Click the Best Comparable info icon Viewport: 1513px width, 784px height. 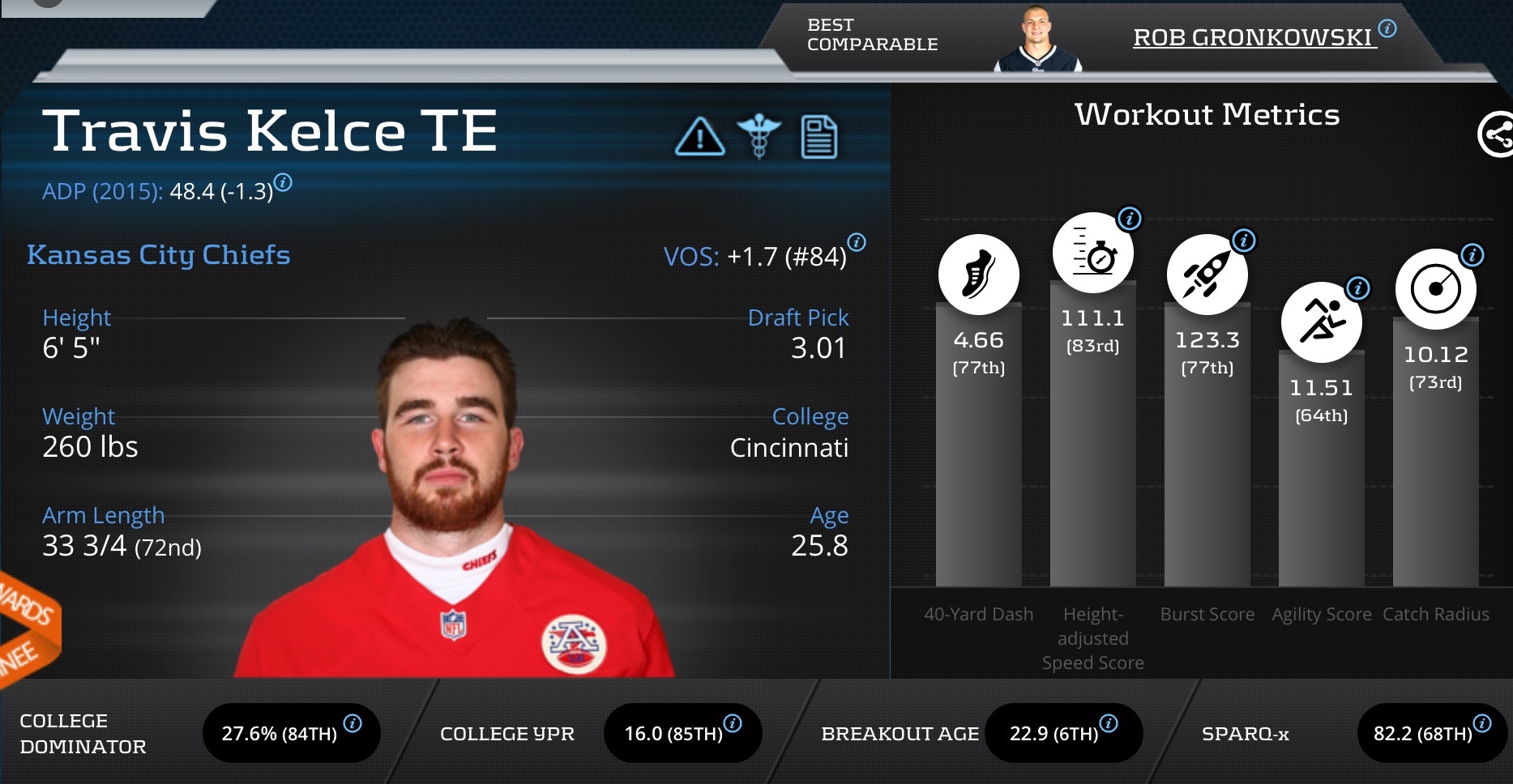[1387, 29]
